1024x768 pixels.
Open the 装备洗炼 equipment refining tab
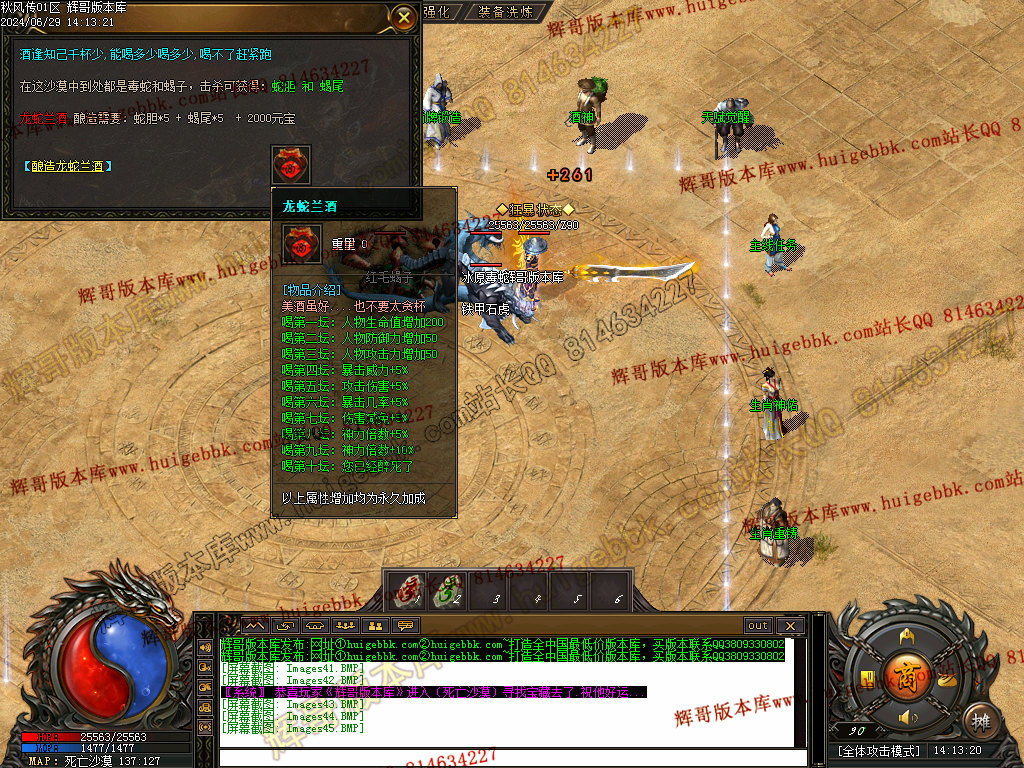coord(506,12)
